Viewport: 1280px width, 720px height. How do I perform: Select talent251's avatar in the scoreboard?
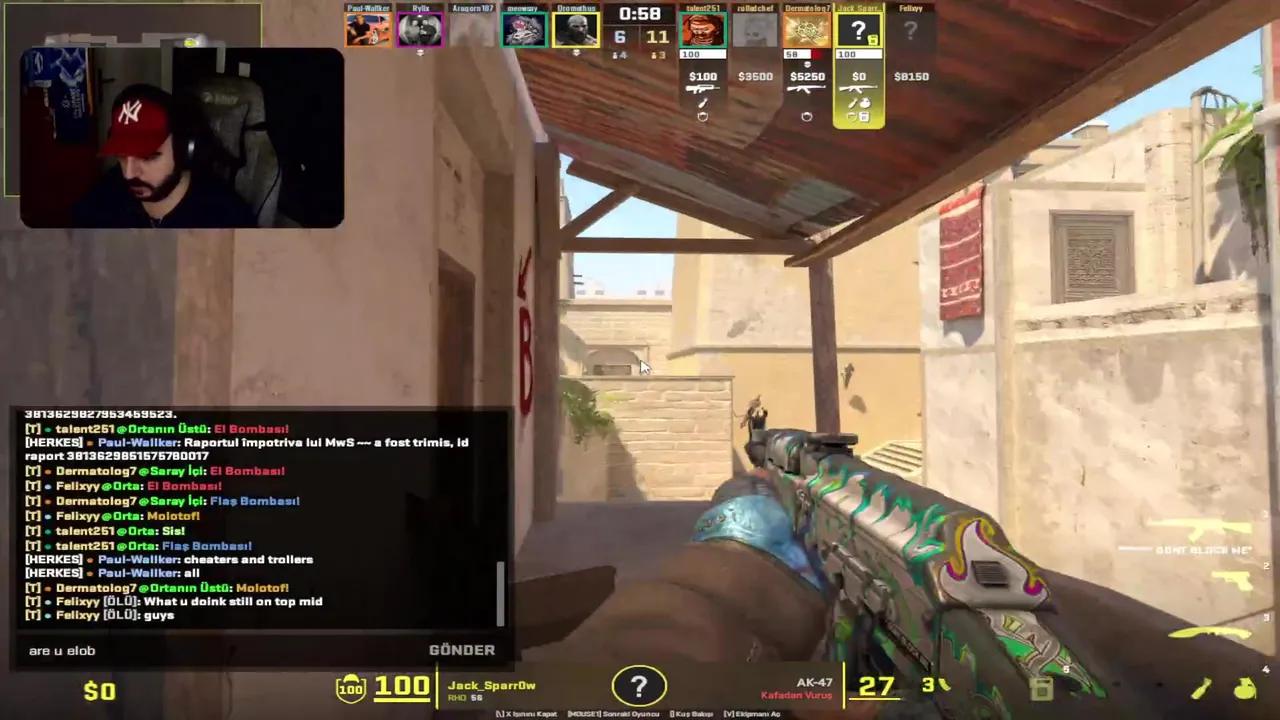point(703,29)
